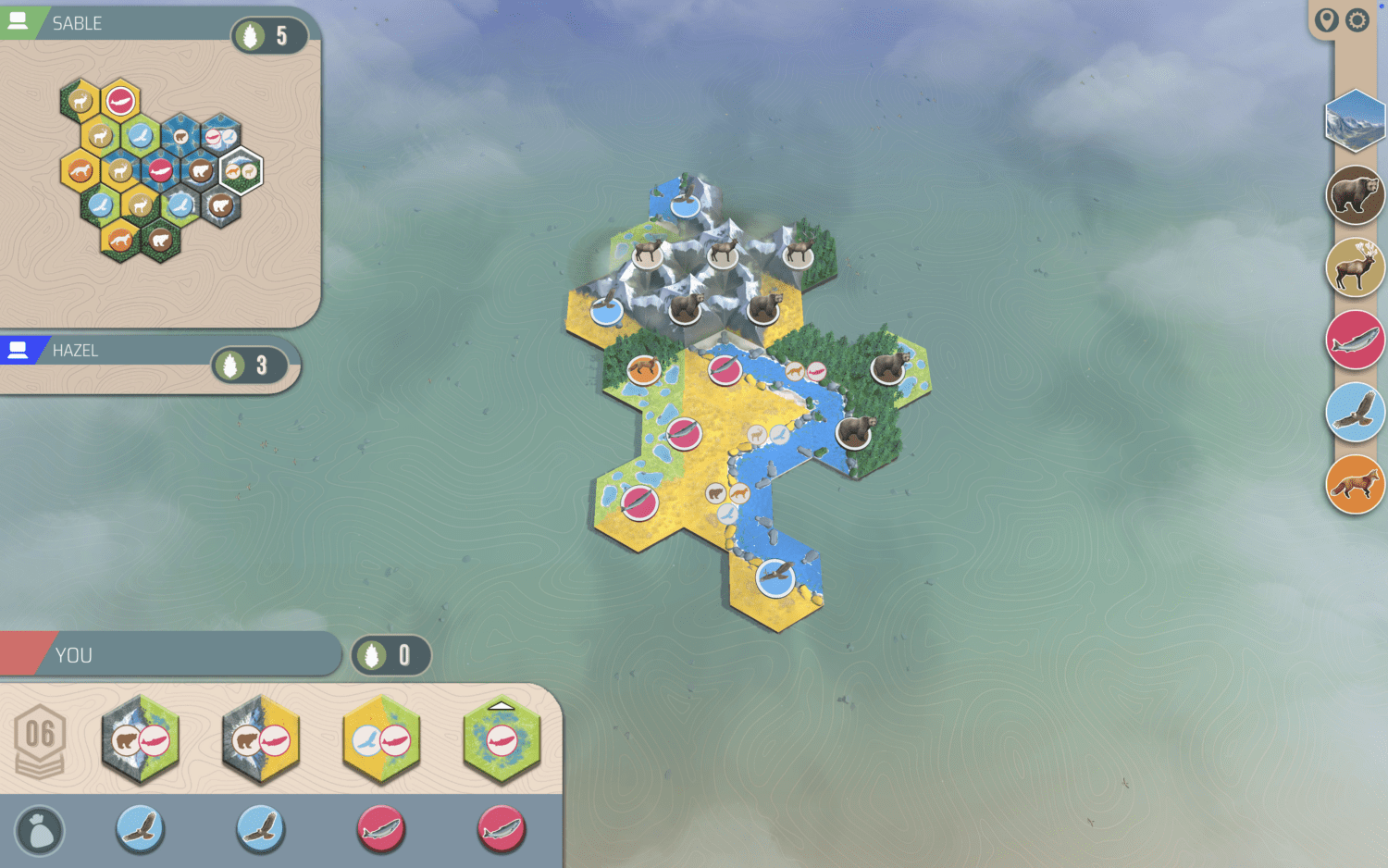The image size is (1388, 868).
Task: Choose the hawk and salmon habitat tile
Action: click(381, 739)
